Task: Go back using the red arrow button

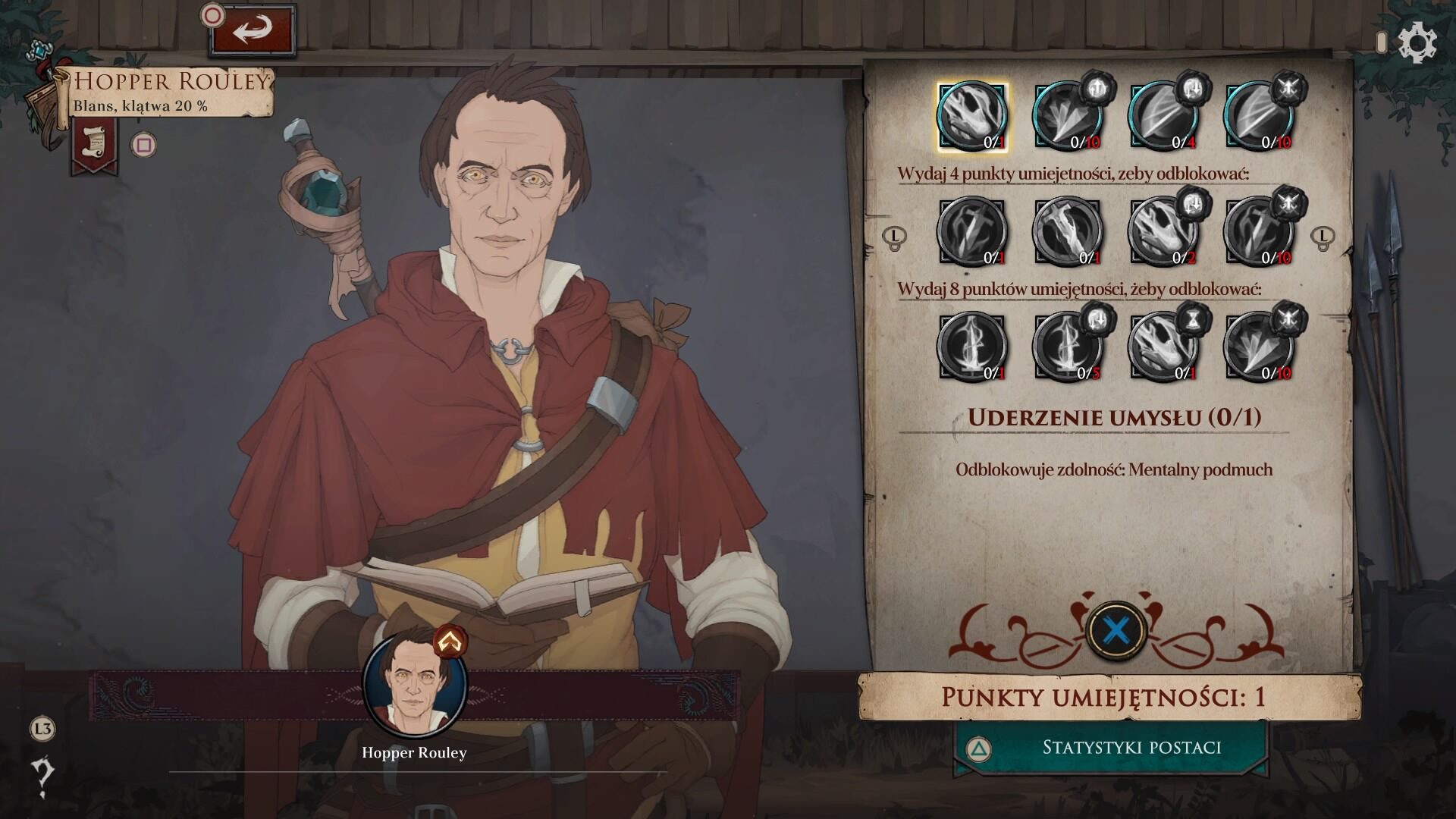Action: [252, 30]
